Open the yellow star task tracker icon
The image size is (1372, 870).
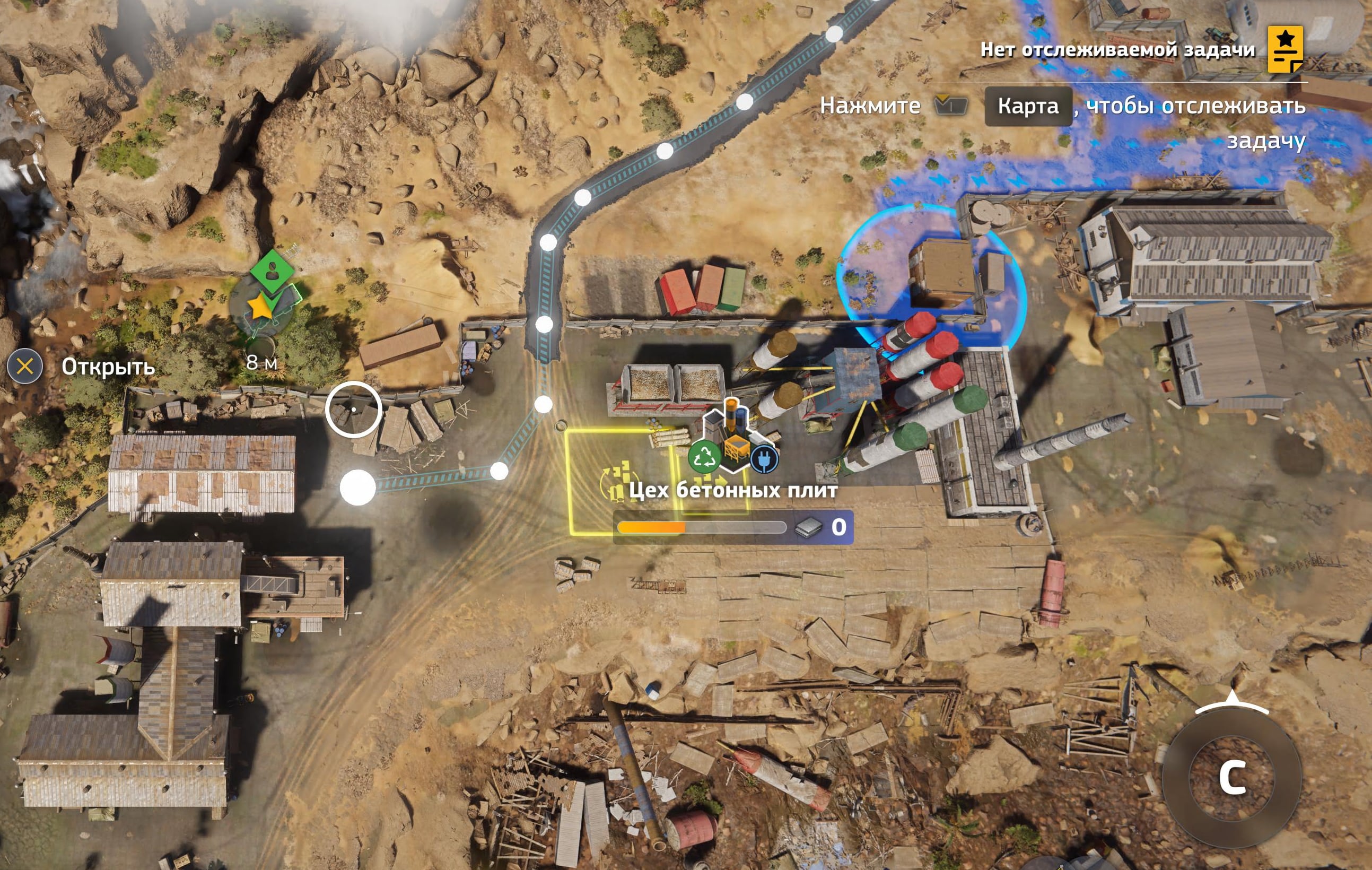[1285, 49]
